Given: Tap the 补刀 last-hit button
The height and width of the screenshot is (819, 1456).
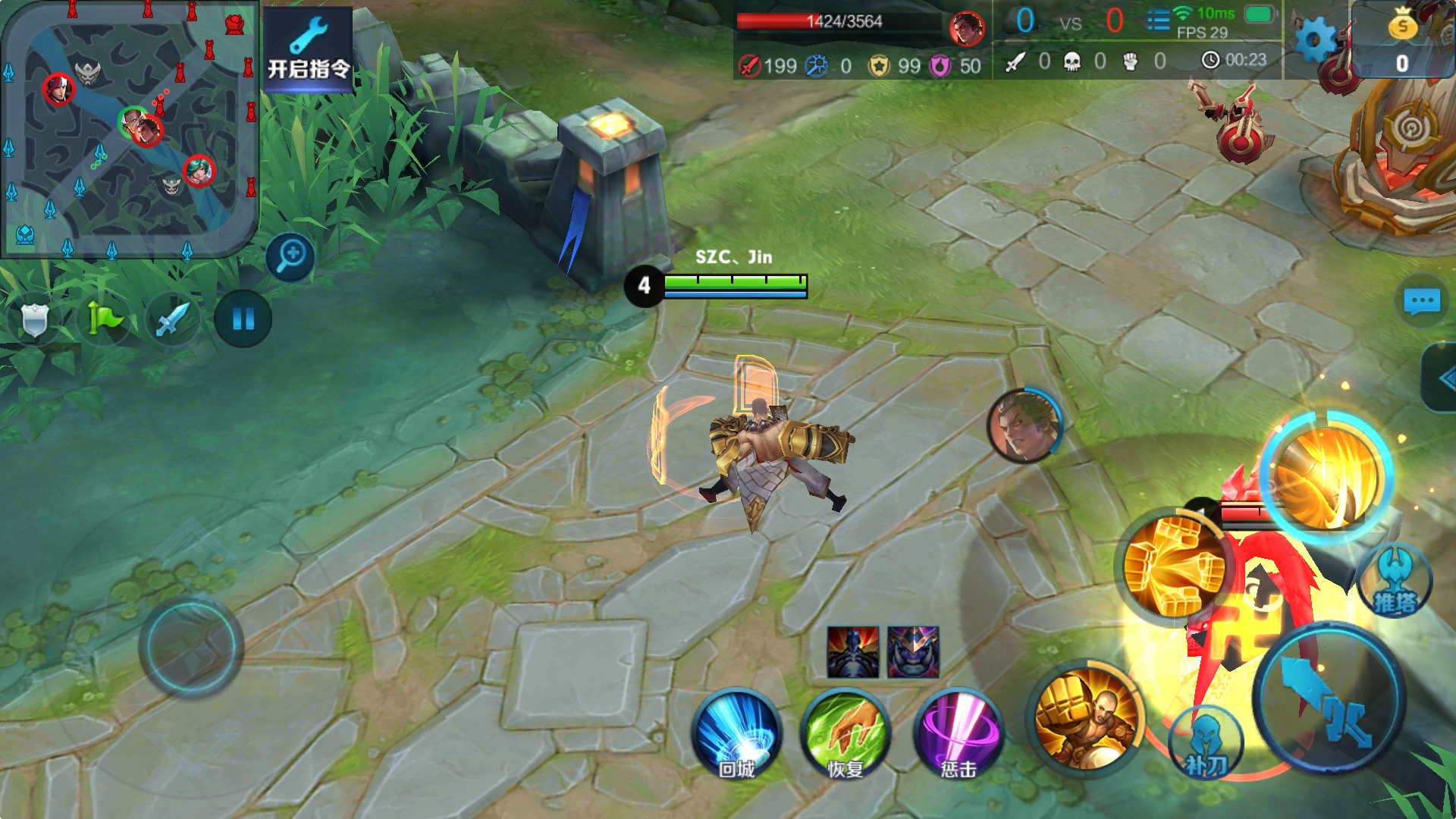Looking at the screenshot, I should click(1206, 745).
